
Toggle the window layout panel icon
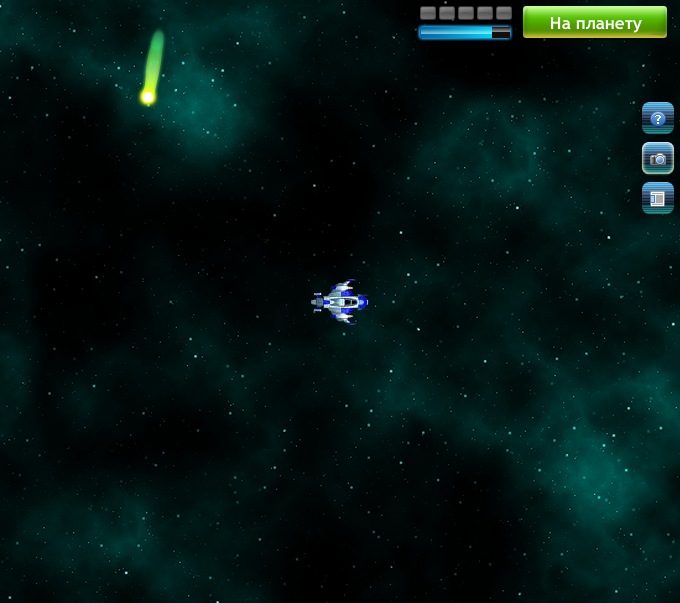(657, 198)
